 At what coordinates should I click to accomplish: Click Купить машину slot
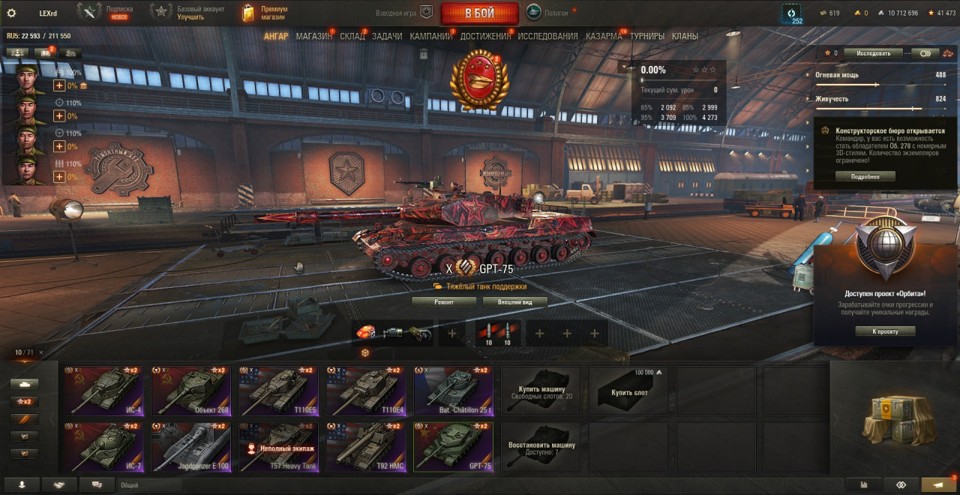tap(540, 390)
